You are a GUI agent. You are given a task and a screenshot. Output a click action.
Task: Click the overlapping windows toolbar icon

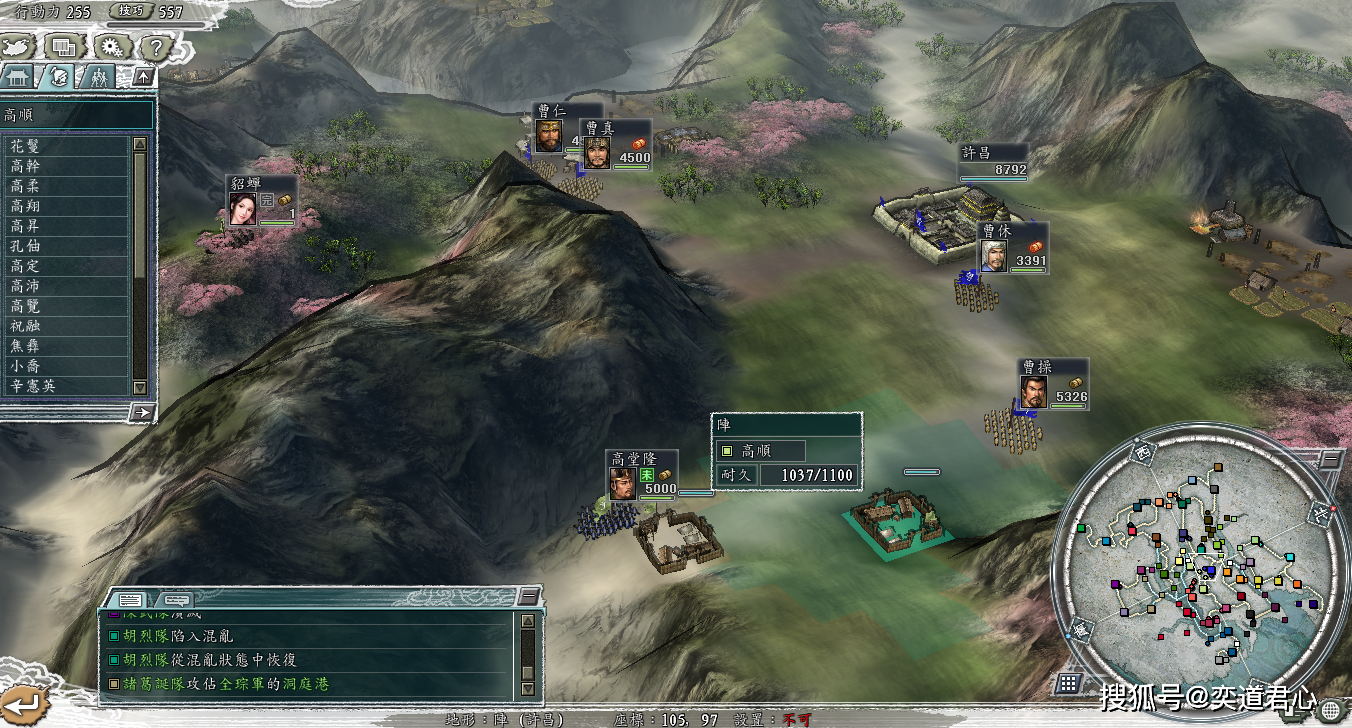click(x=65, y=46)
